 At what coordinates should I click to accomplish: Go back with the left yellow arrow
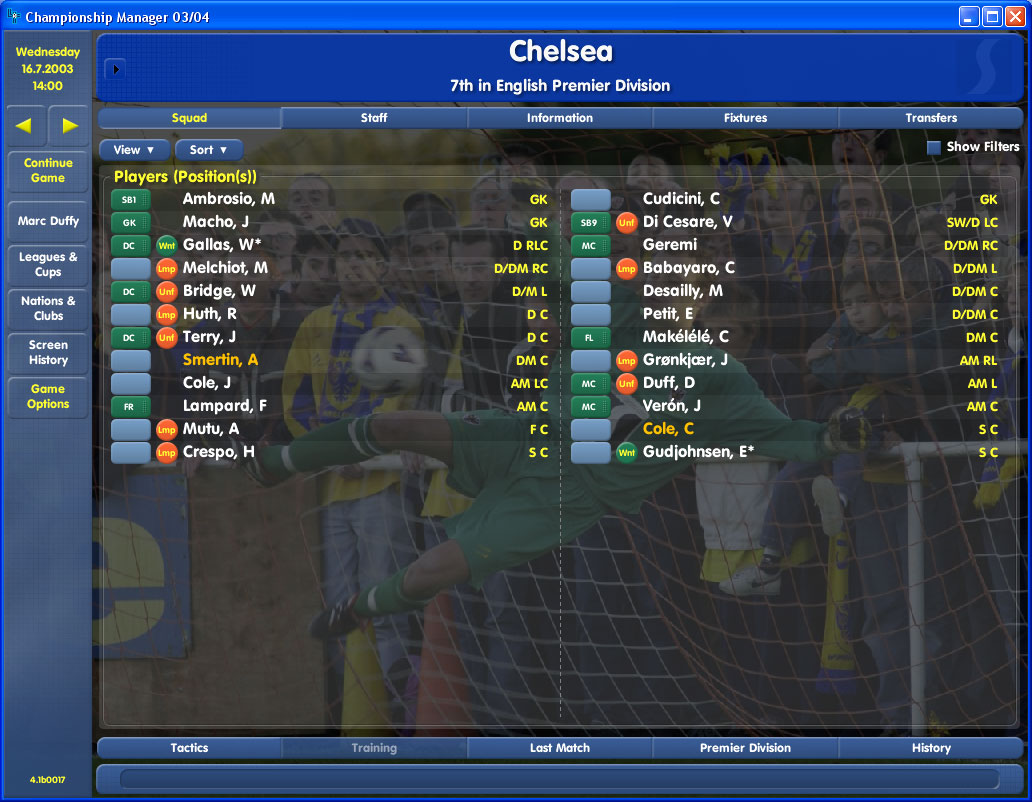(x=24, y=126)
